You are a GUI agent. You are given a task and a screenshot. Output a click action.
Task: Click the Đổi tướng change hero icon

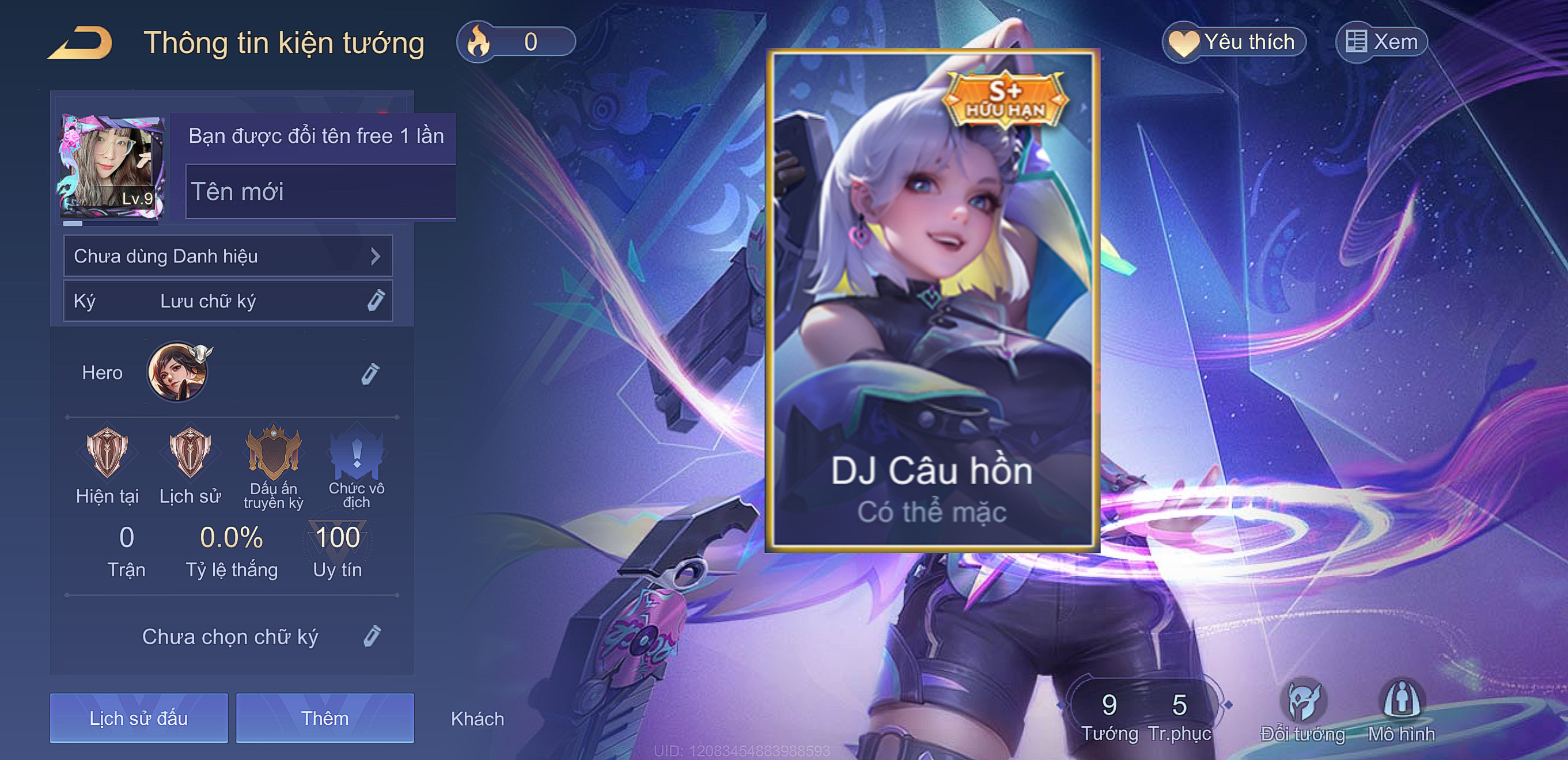pos(1302,709)
